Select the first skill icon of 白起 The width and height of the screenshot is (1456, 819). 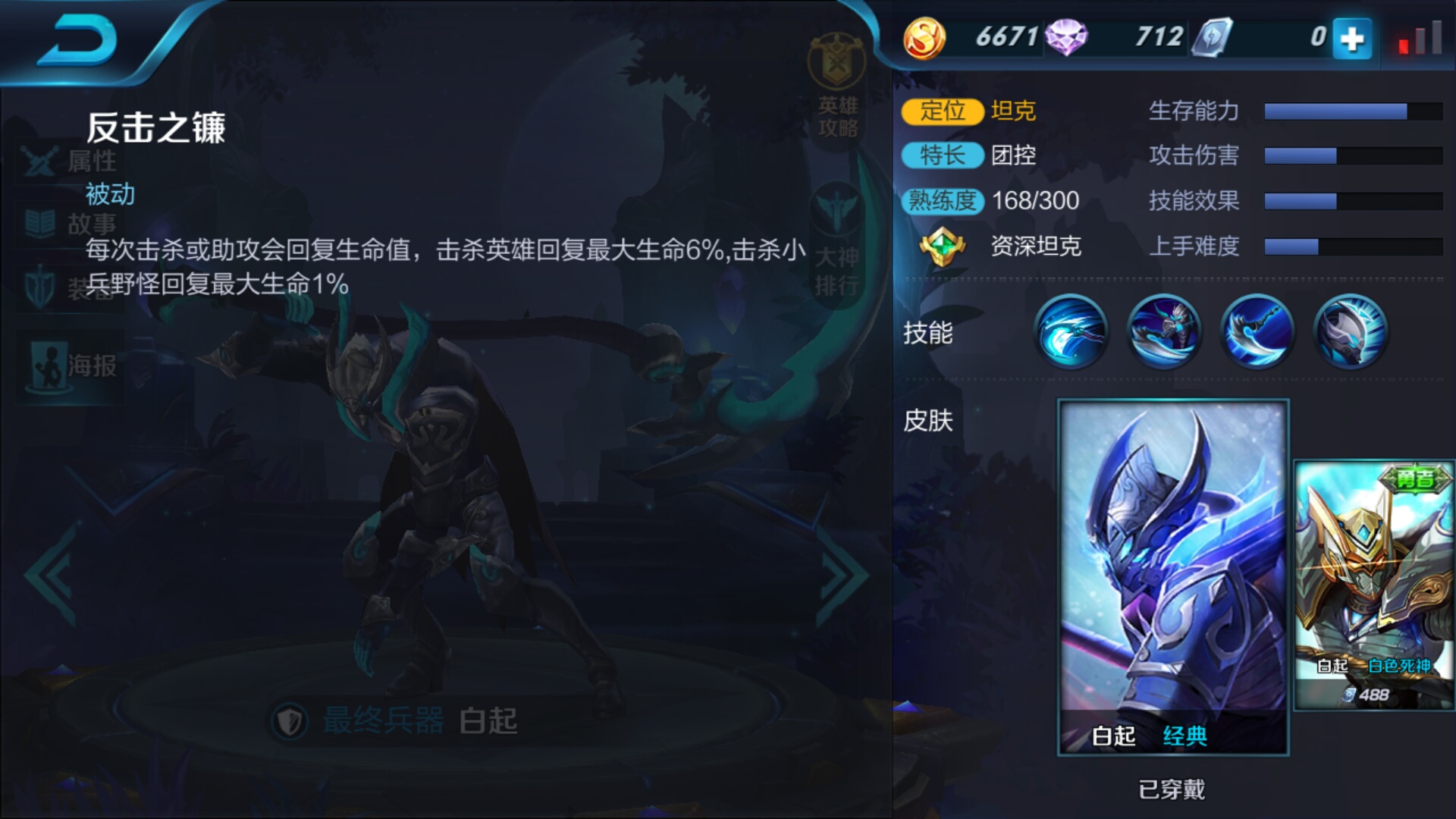coord(1072,331)
